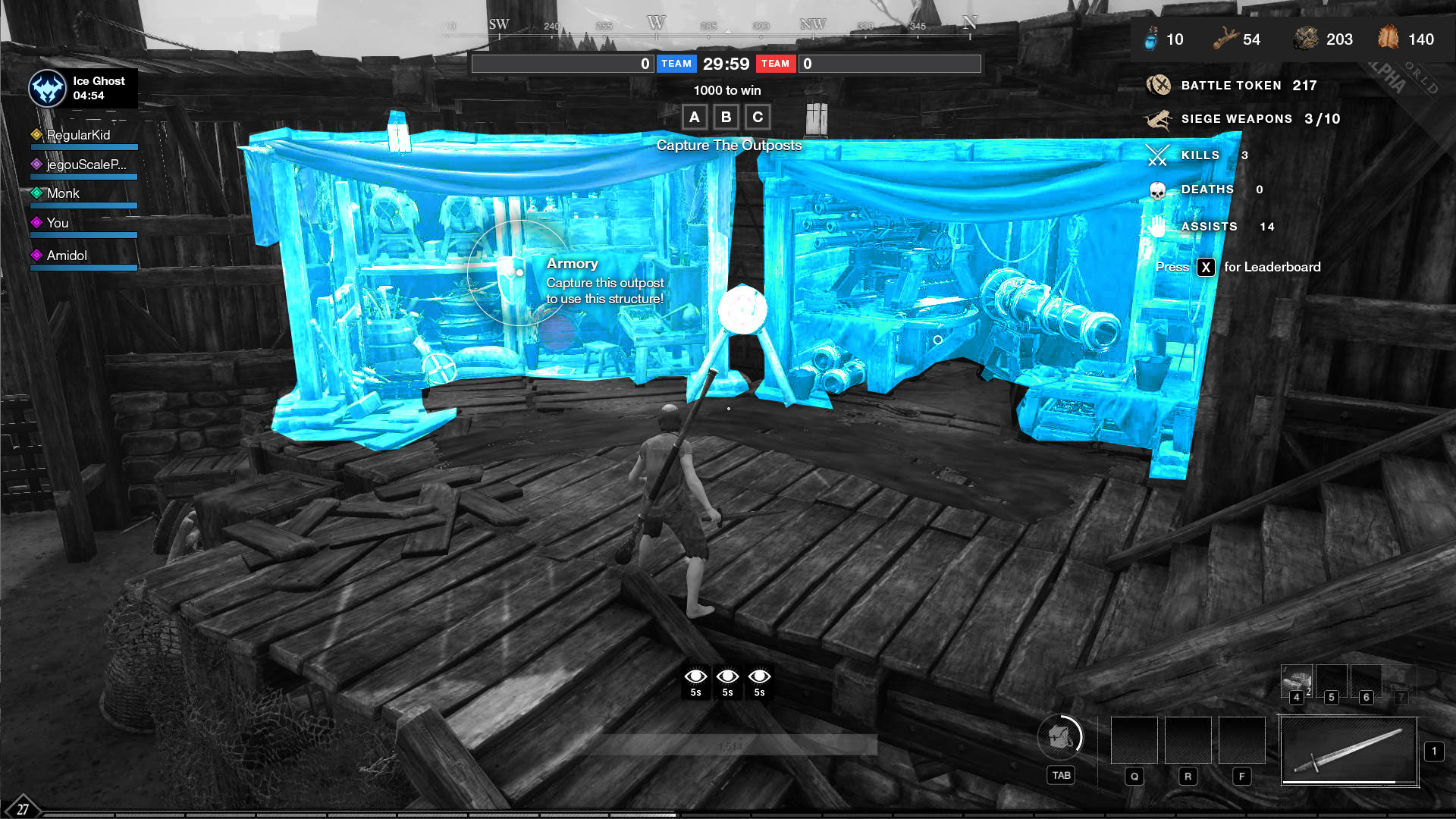Click the Battle Token icon
The image size is (1456, 819).
coord(1159,85)
